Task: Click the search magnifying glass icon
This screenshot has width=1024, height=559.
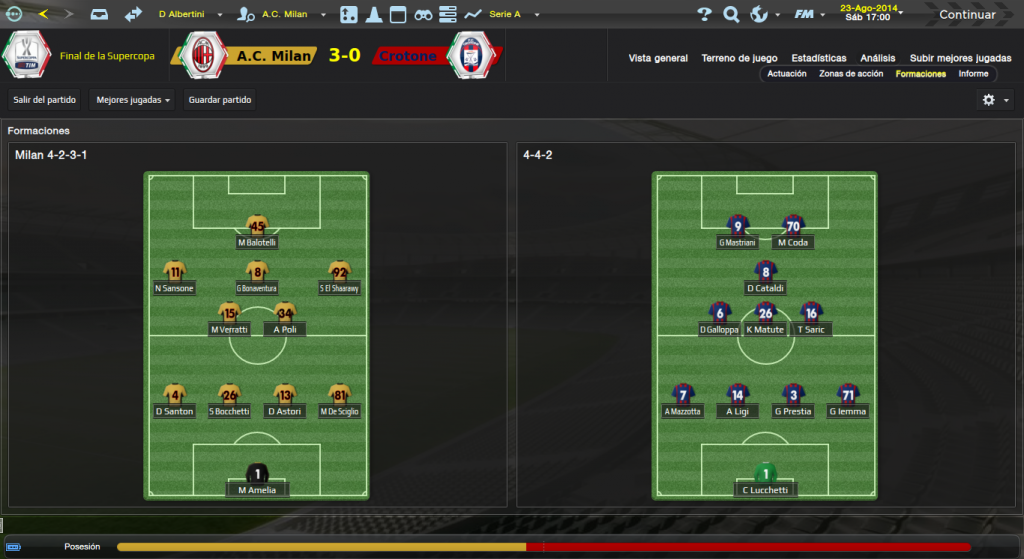Action: point(731,15)
